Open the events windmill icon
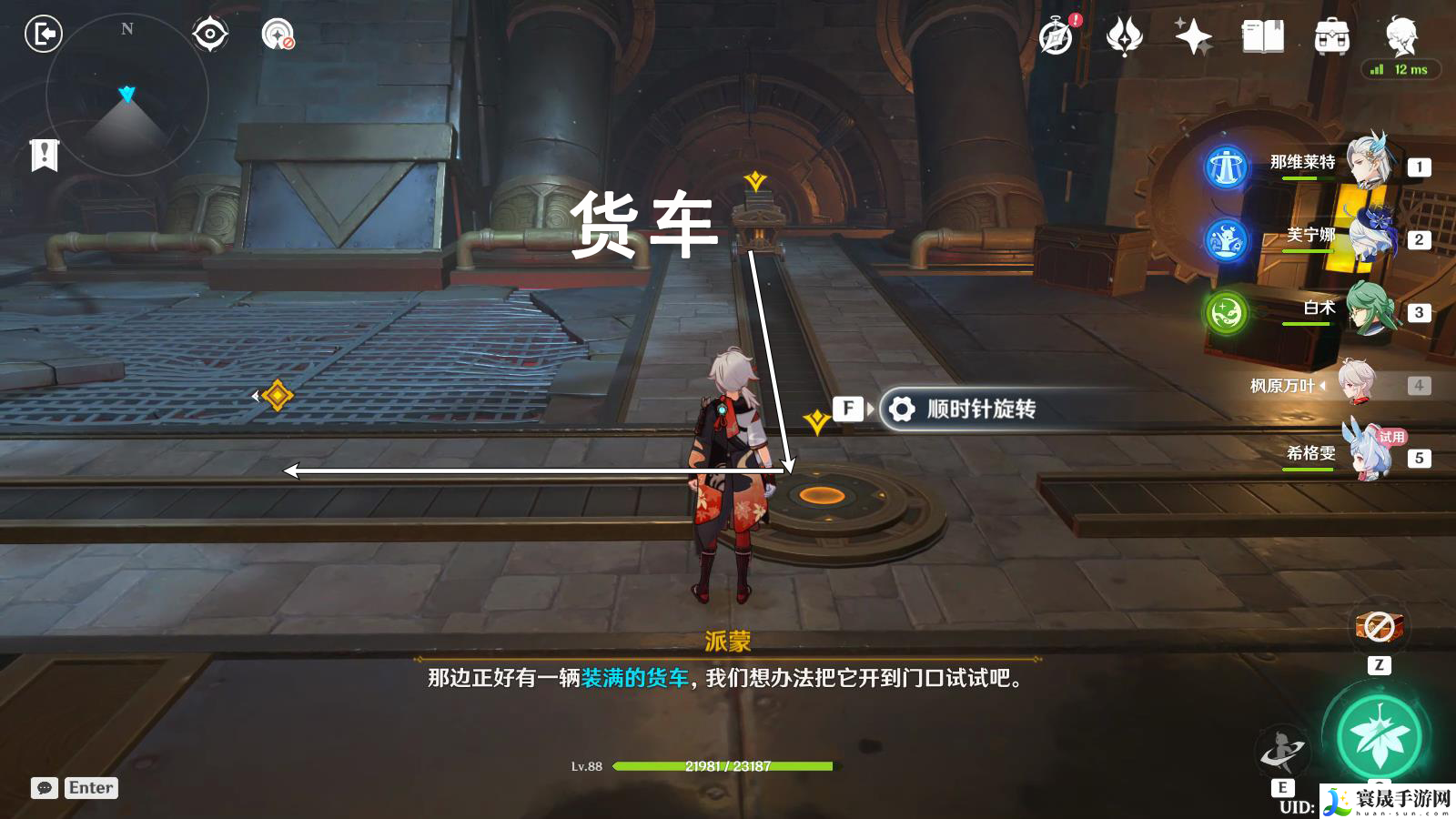 pyautogui.click(x=1126, y=36)
